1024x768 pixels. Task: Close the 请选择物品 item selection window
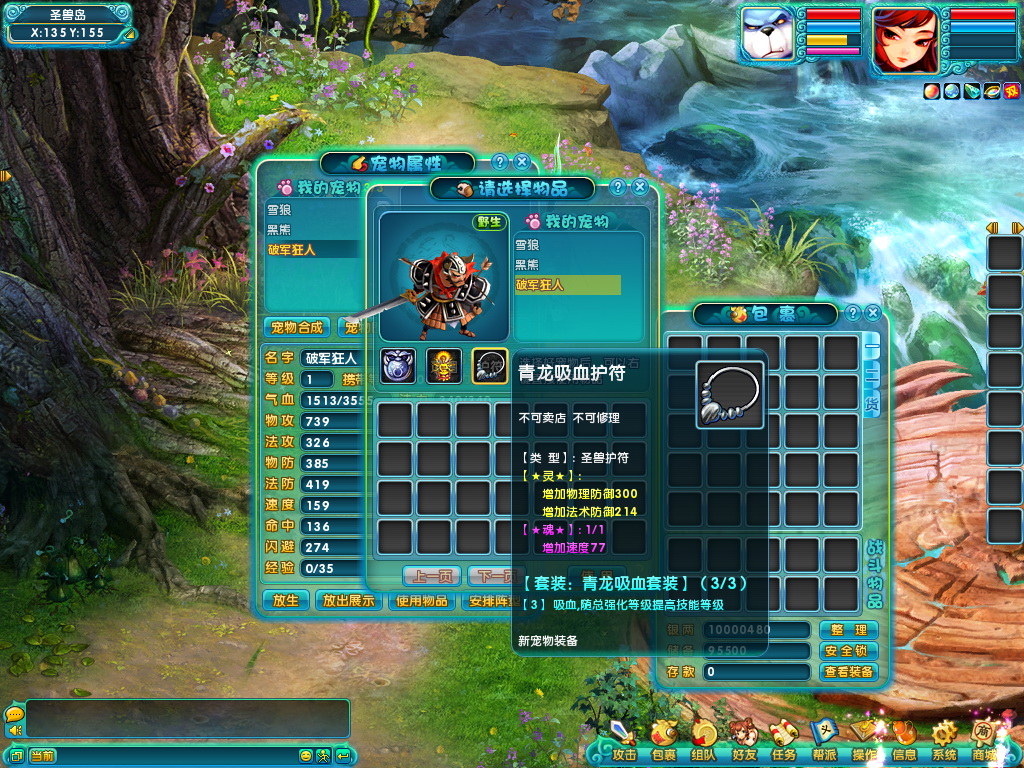(640, 187)
